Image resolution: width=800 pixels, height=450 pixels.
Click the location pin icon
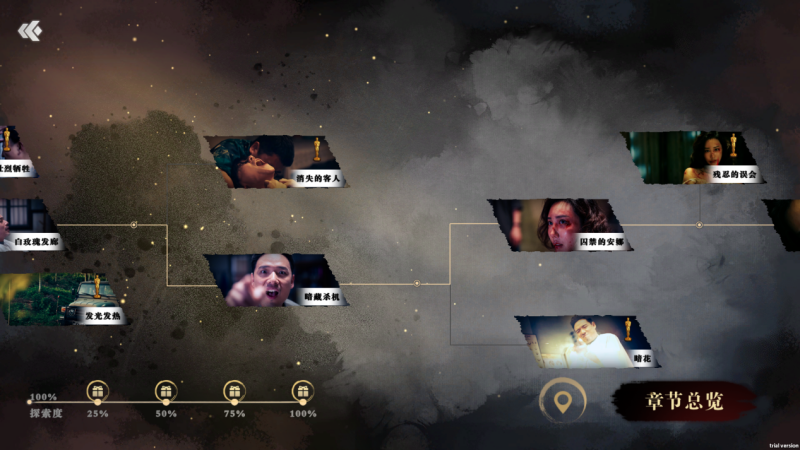[x=563, y=402]
